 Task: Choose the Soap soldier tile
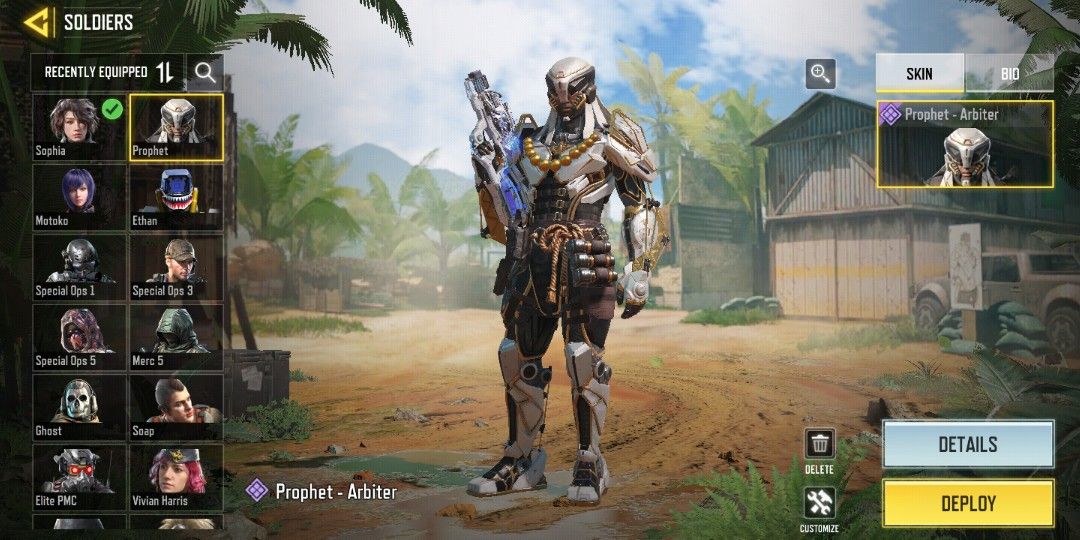(176, 407)
